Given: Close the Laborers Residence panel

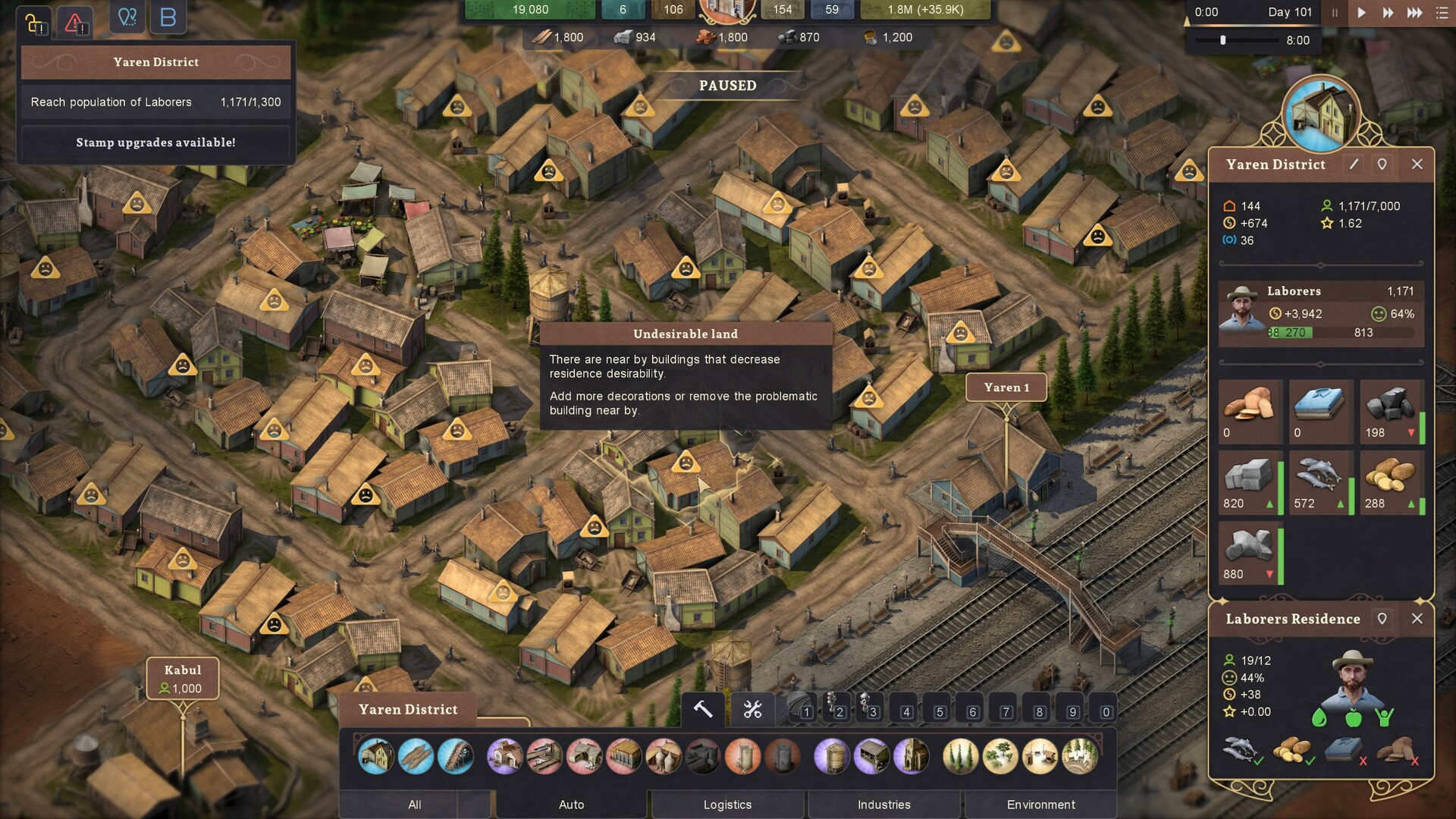Looking at the screenshot, I should point(1417,619).
